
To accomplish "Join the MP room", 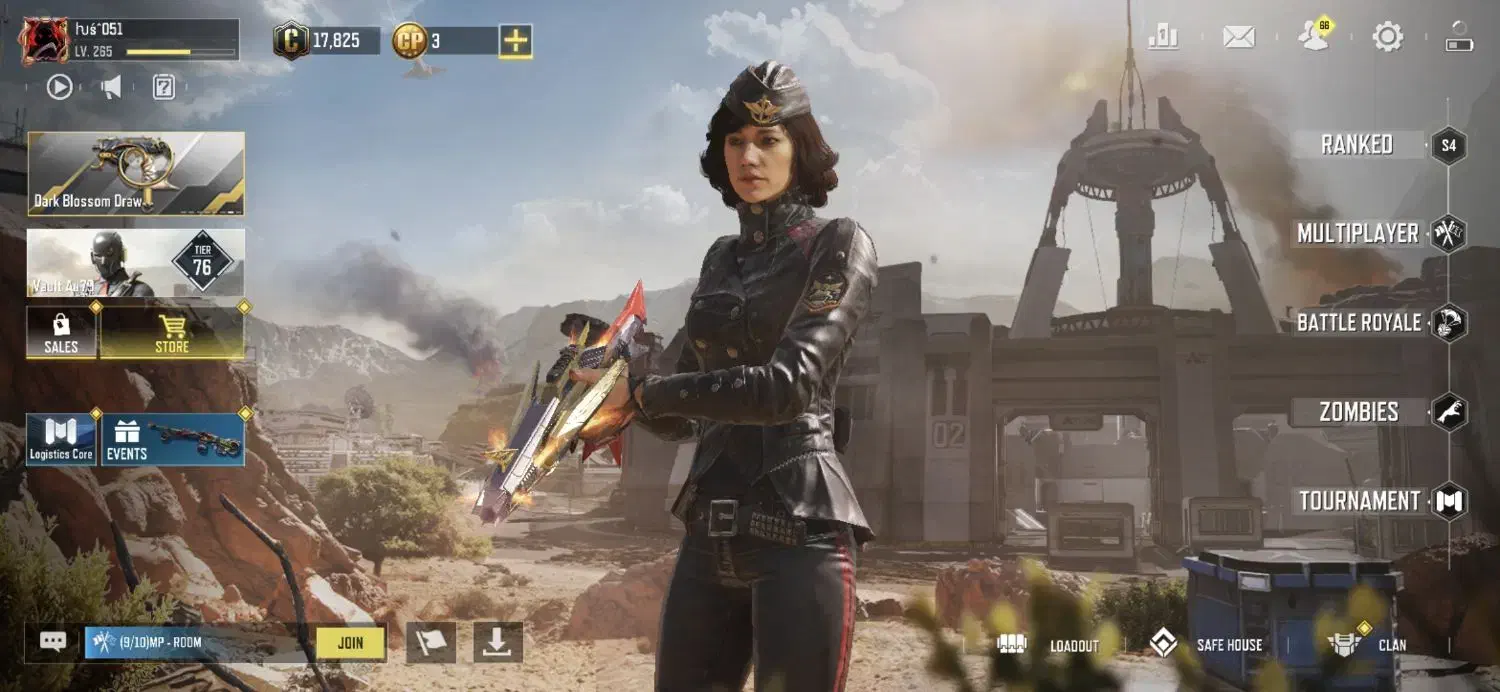I will 350,643.
